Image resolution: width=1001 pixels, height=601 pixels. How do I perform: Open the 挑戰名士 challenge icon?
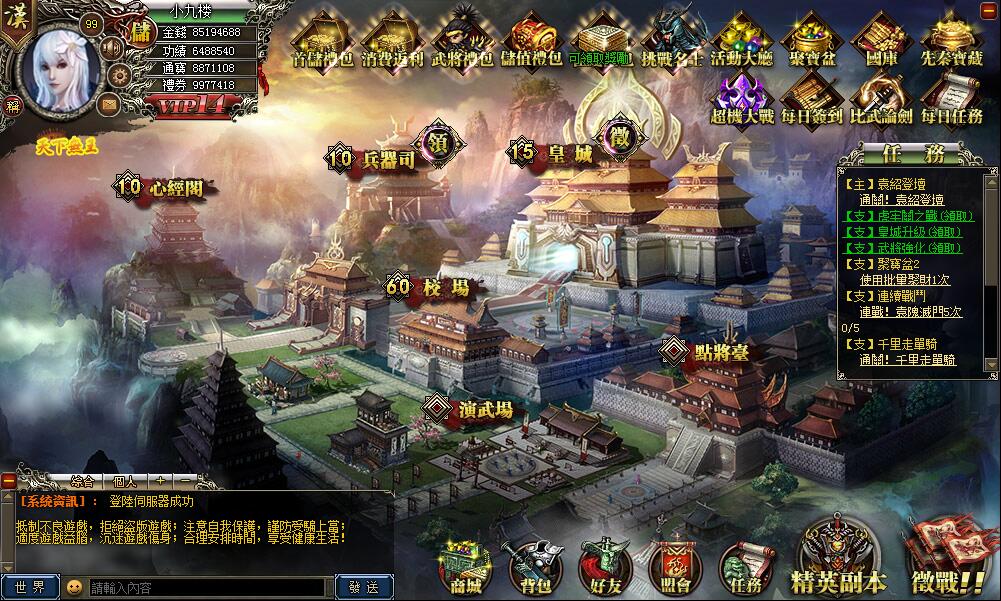pyautogui.click(x=671, y=40)
